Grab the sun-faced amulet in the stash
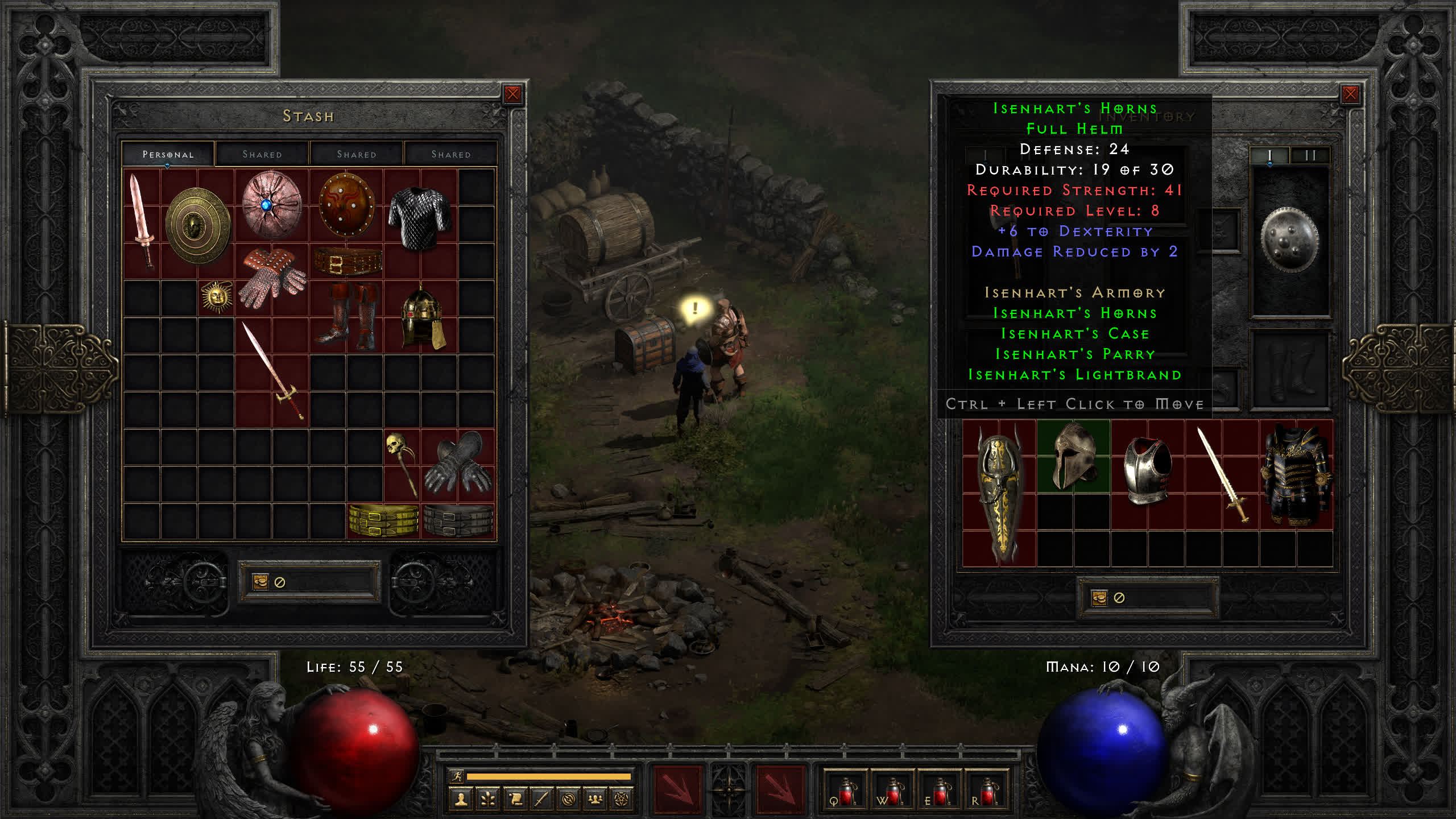This screenshot has height=819, width=1456. [216, 297]
